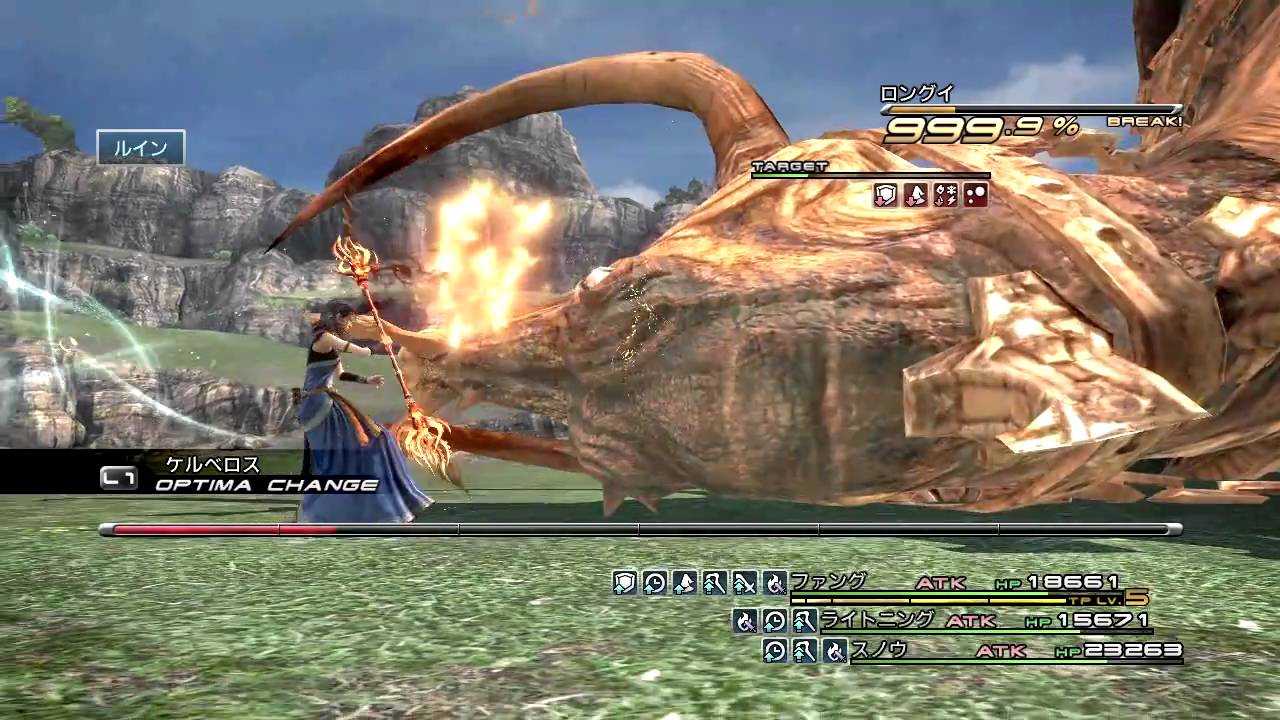Select the Shell buff icon on Fang

[x=684, y=583]
